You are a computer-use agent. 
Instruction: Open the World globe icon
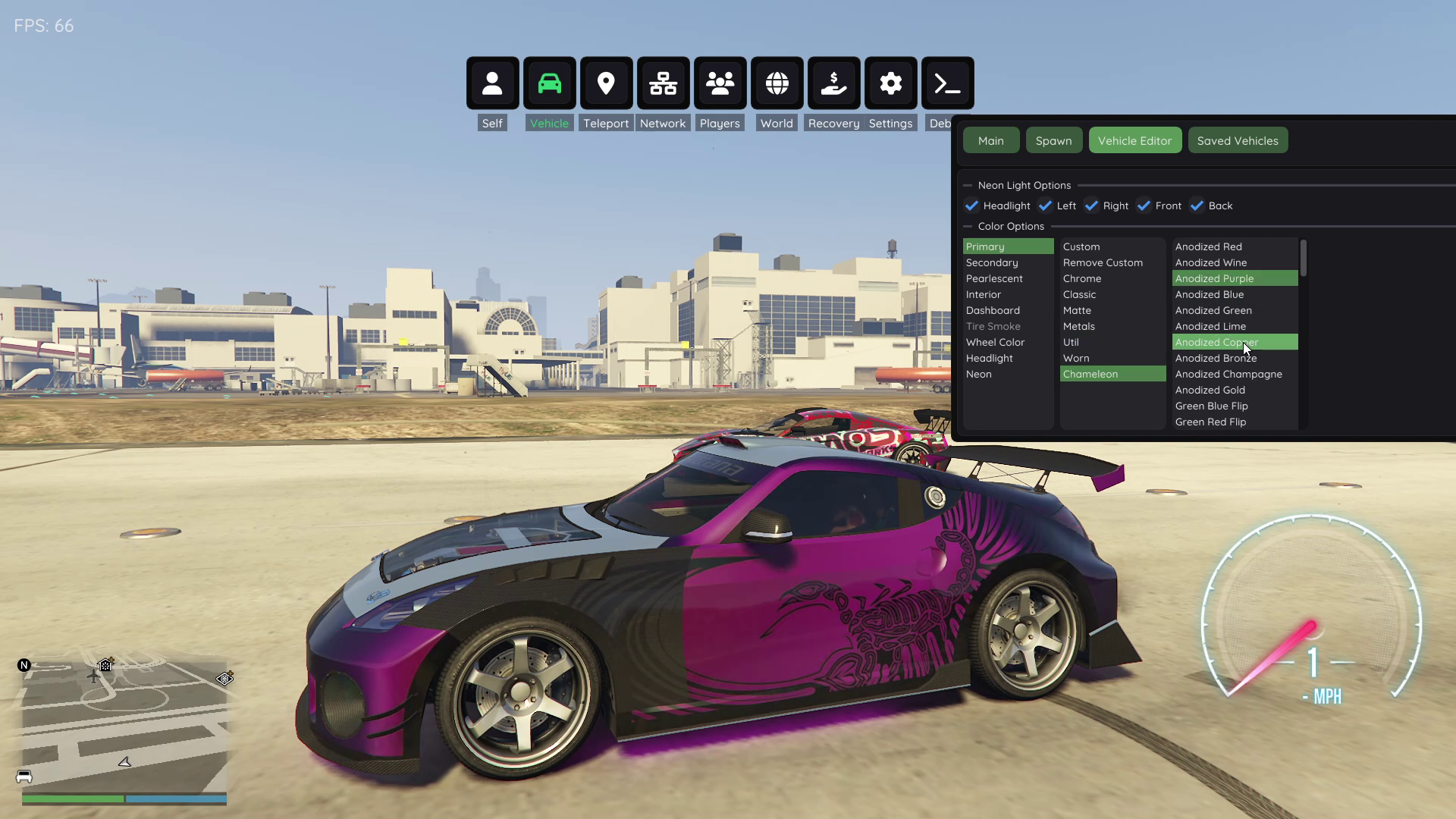(777, 83)
